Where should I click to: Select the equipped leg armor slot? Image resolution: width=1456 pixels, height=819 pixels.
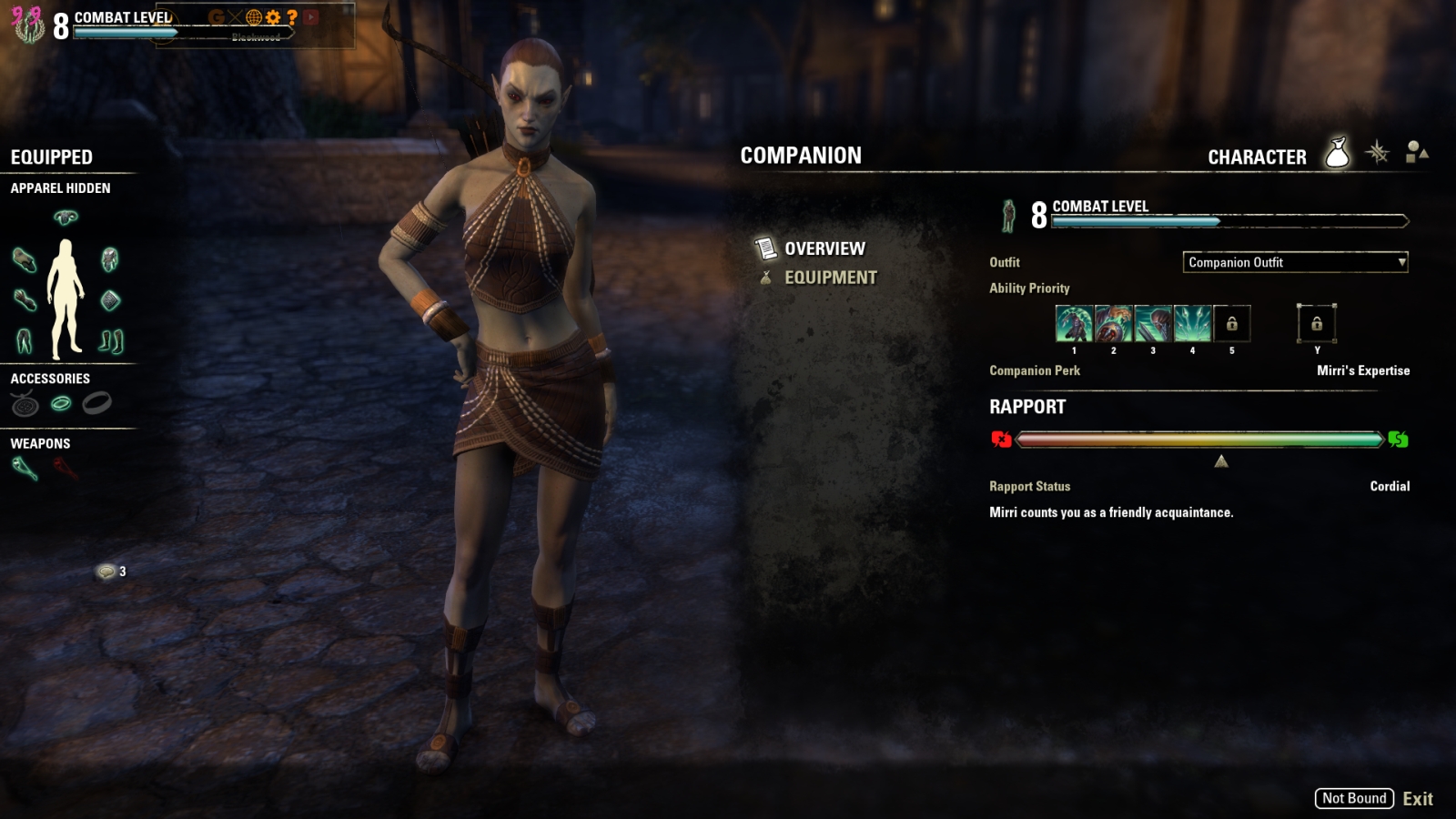tap(24, 341)
